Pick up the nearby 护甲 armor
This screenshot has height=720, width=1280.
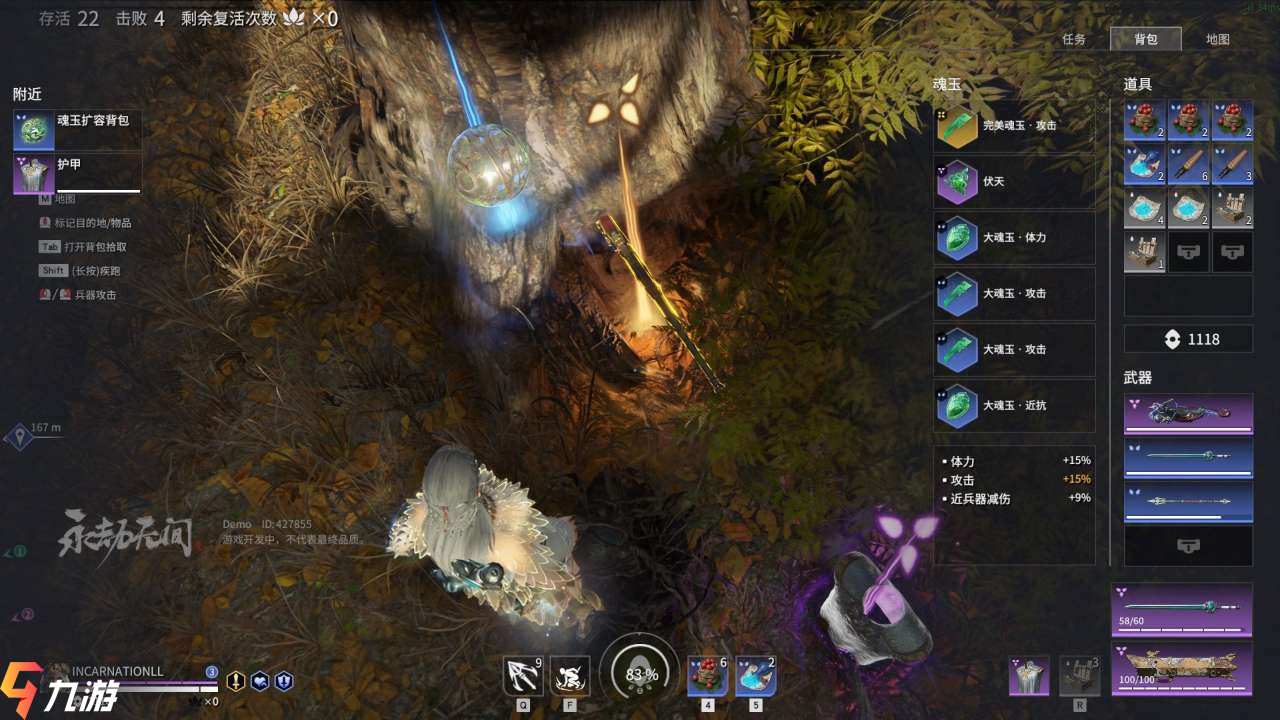77,173
